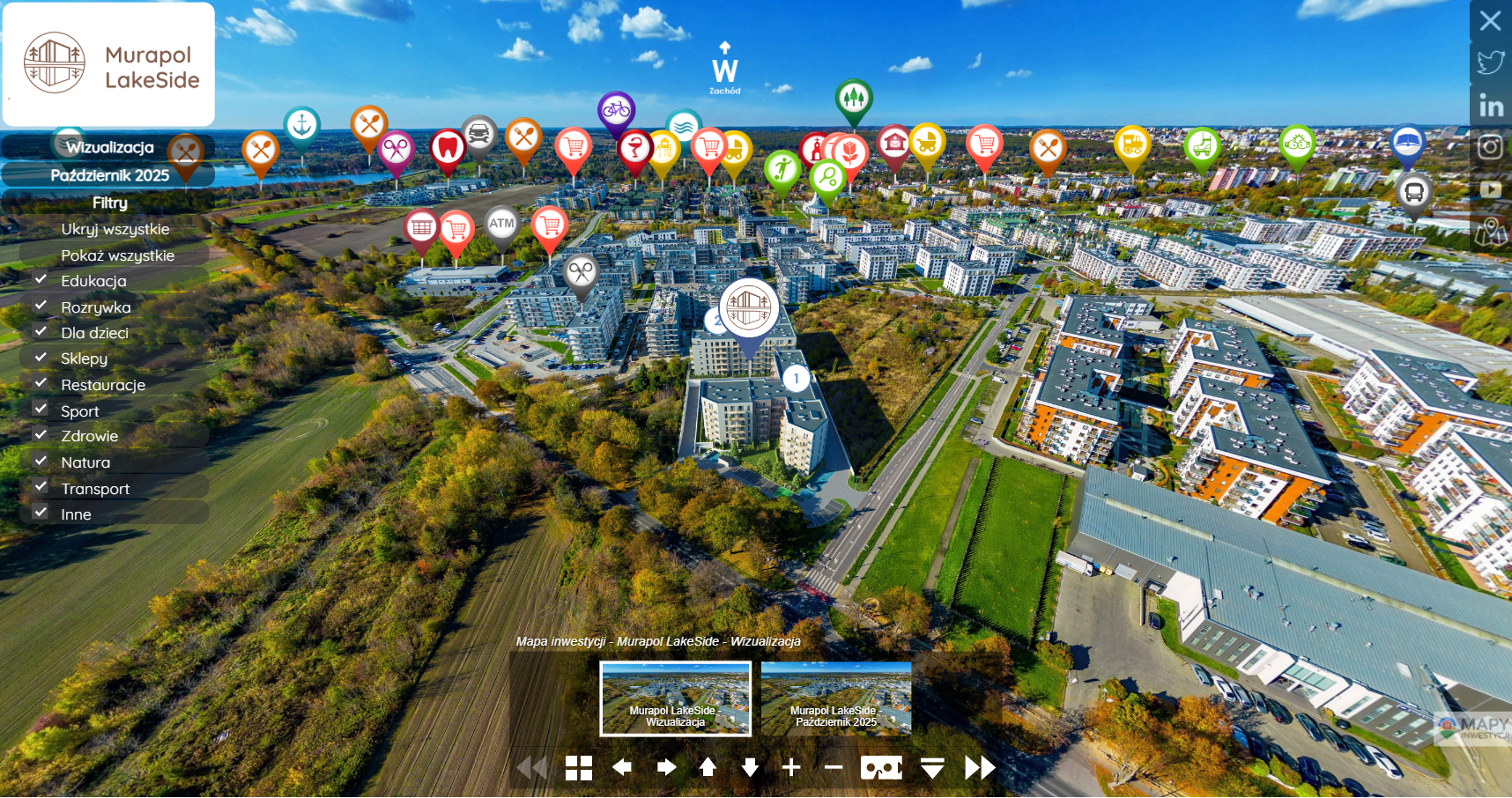Open the thumbnail grid view

(579, 768)
